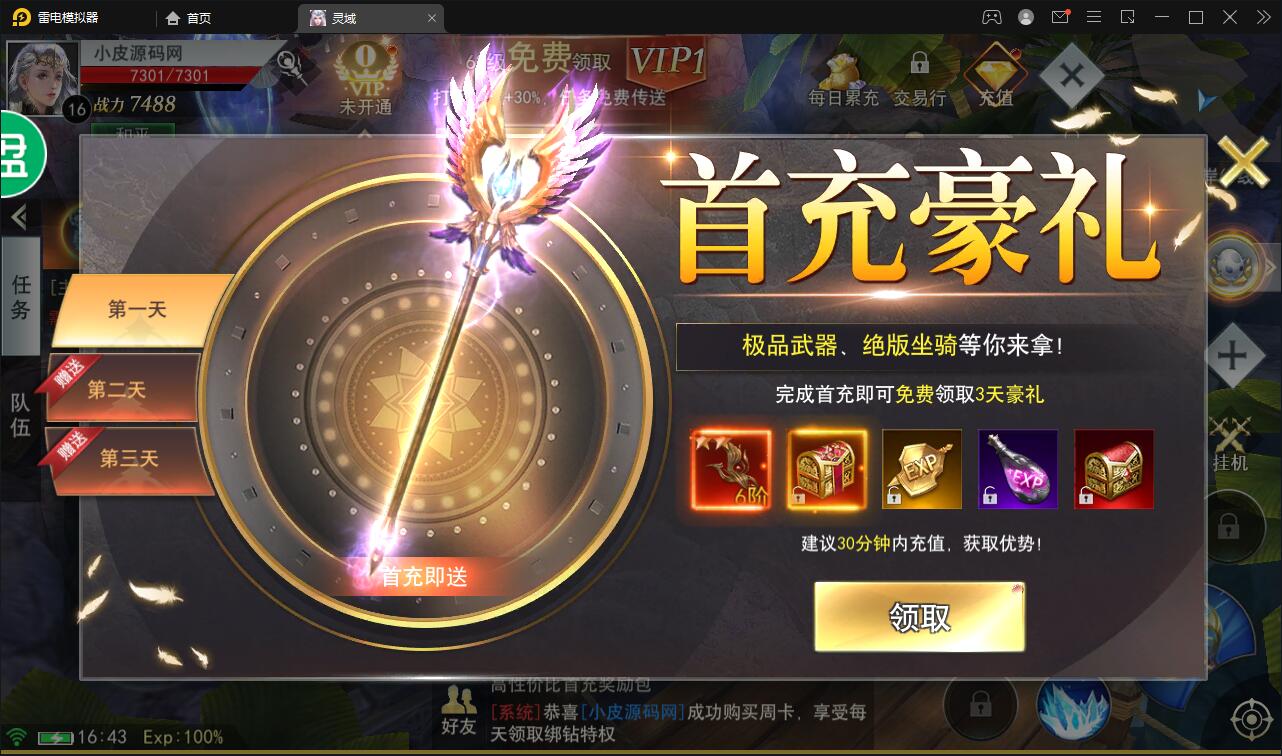Open the LDPlayer hamburger menu

coord(1094,17)
